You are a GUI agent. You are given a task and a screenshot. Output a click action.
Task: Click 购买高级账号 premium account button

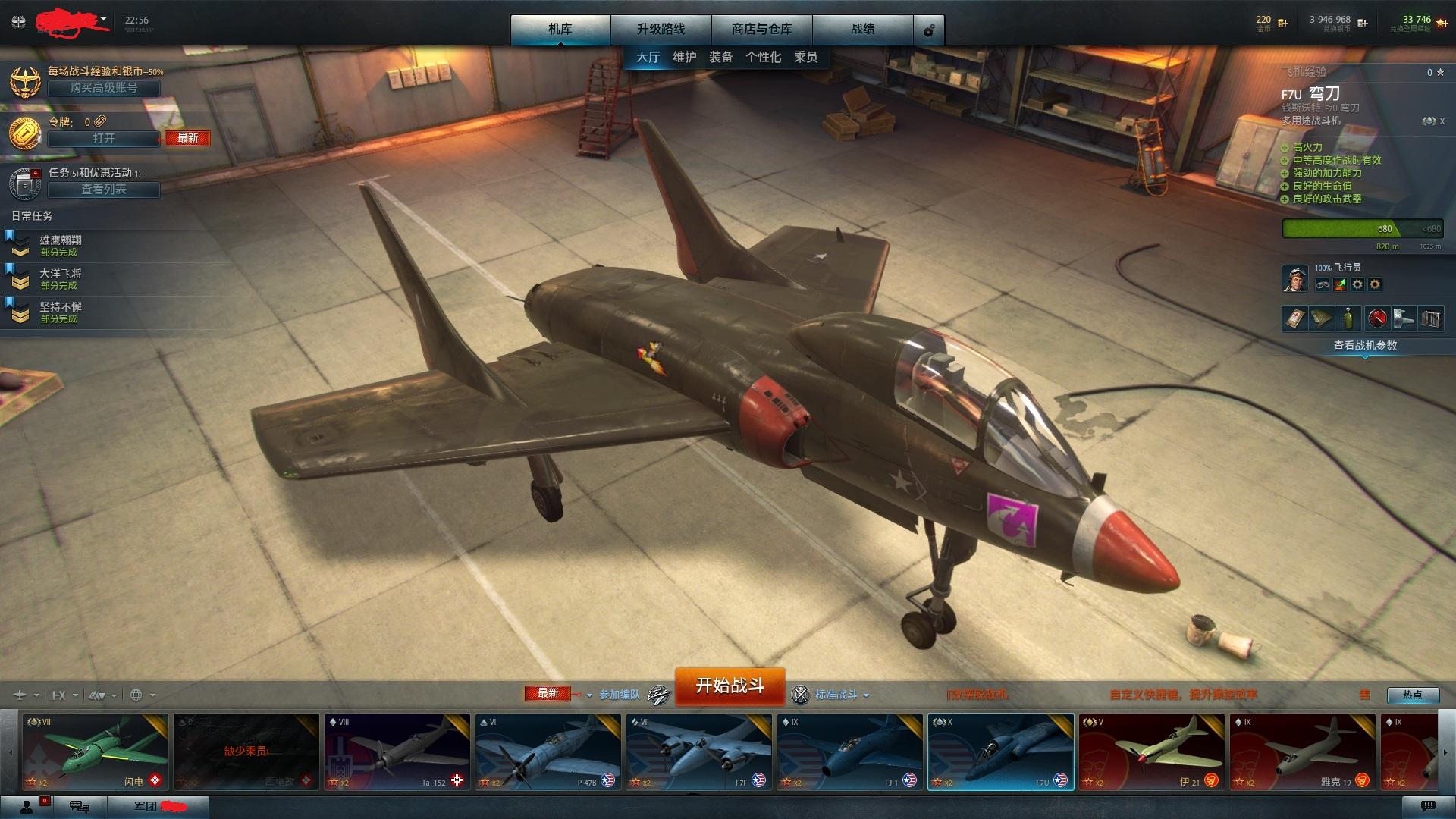[104, 88]
